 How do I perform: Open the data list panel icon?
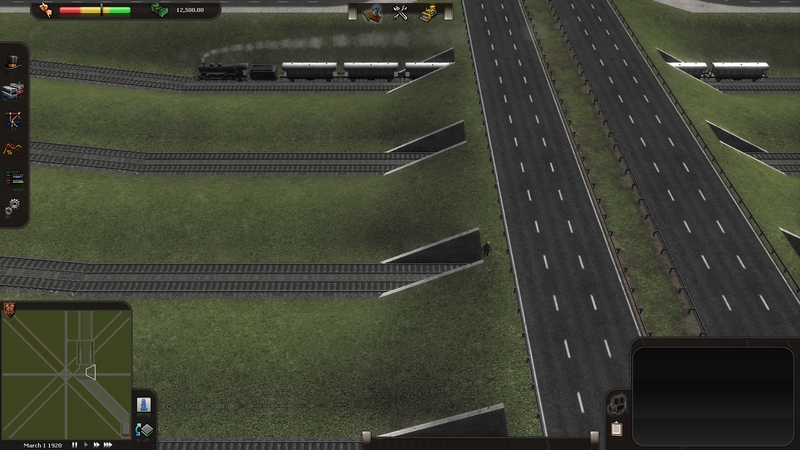point(12,178)
